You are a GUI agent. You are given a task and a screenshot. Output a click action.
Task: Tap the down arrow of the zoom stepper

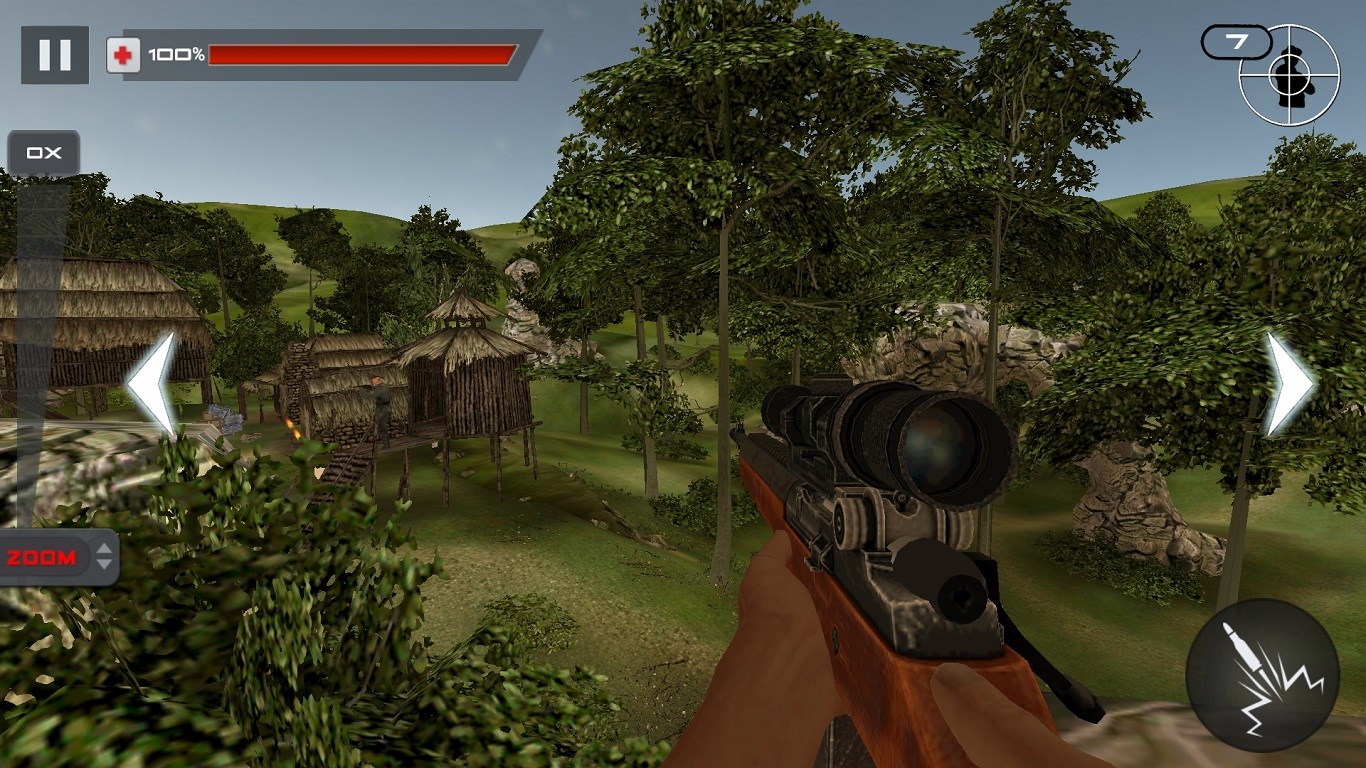(x=103, y=566)
